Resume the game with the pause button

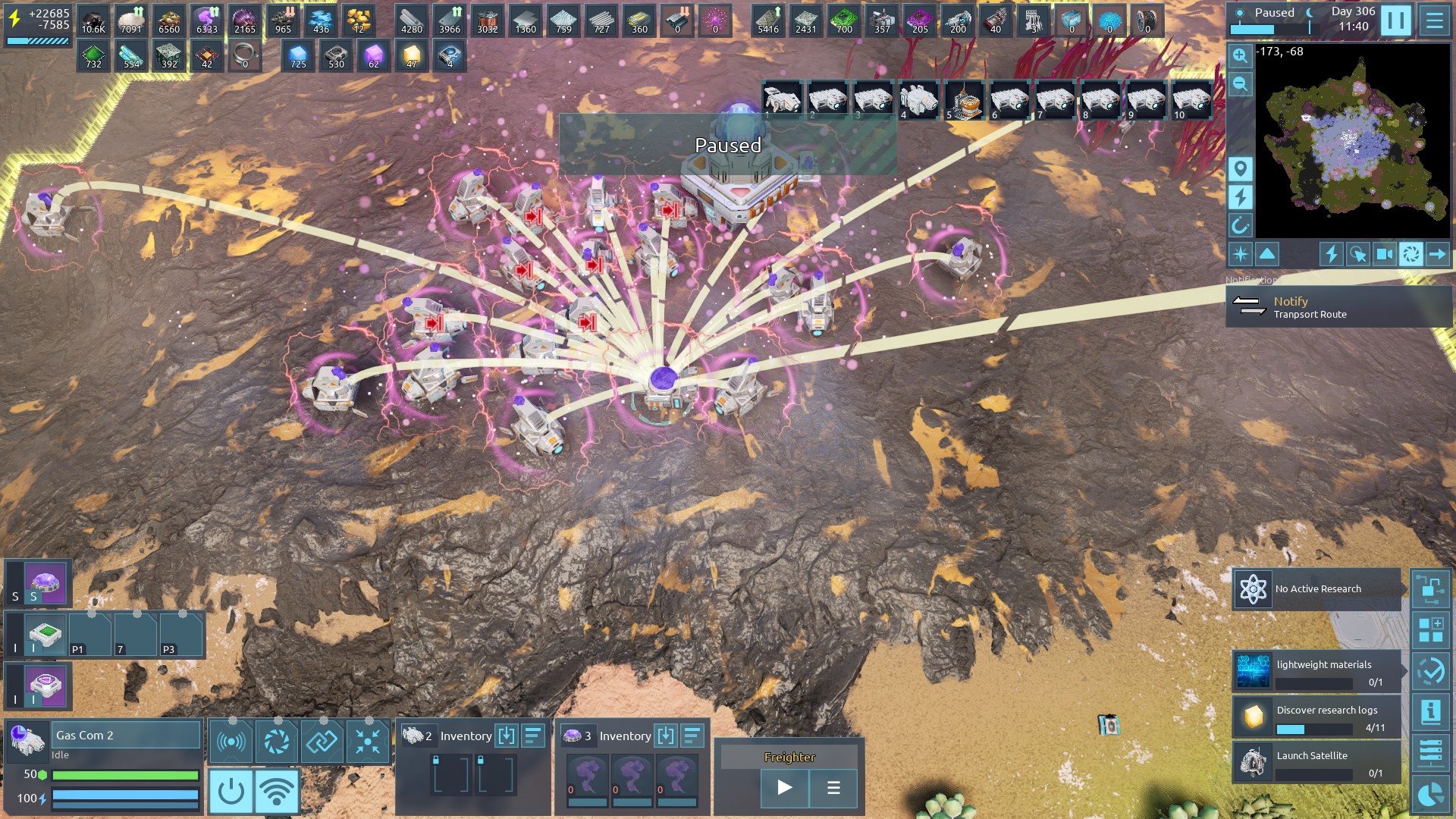tap(1395, 20)
